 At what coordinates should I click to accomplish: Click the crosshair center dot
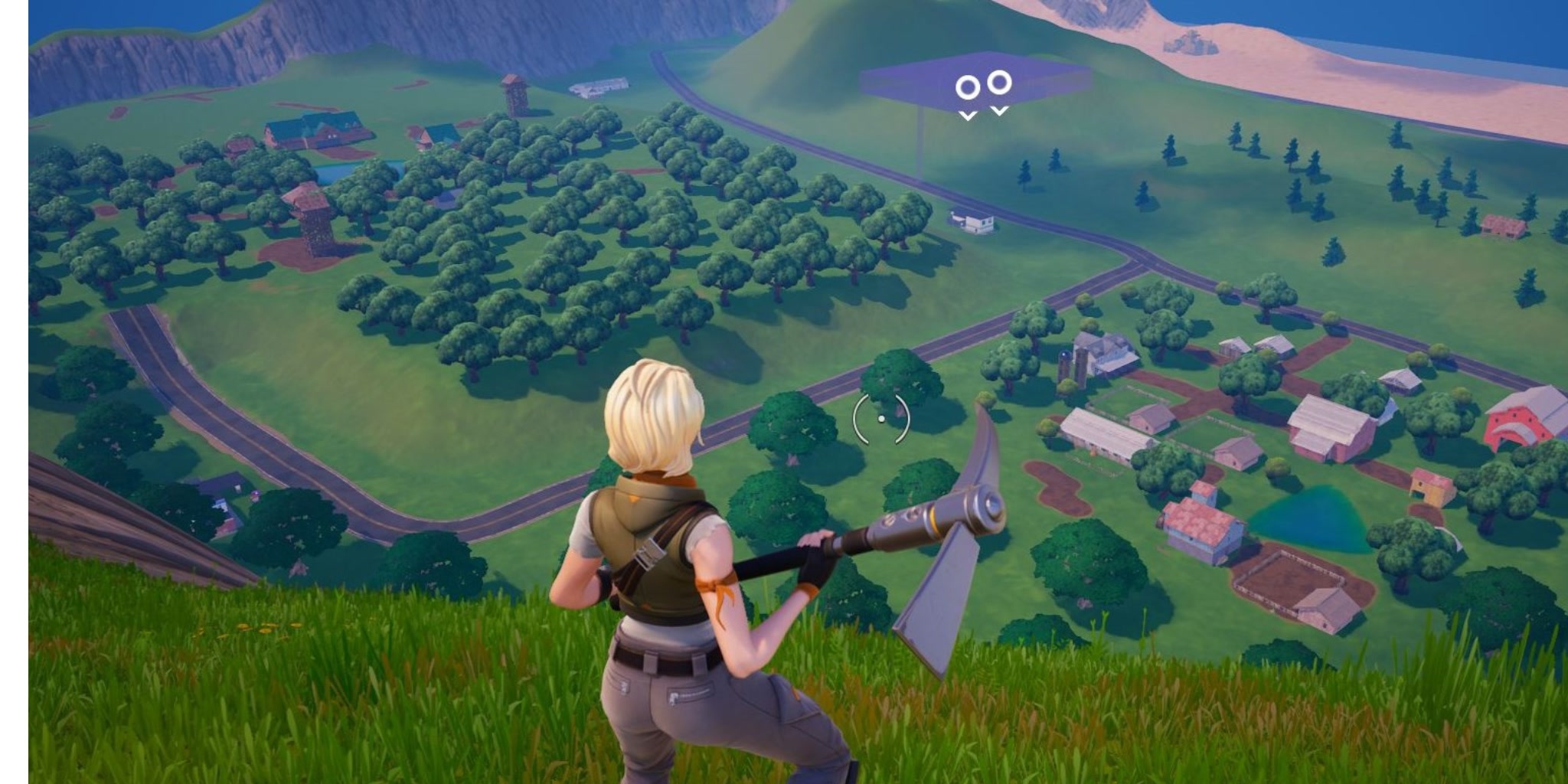click(881, 417)
